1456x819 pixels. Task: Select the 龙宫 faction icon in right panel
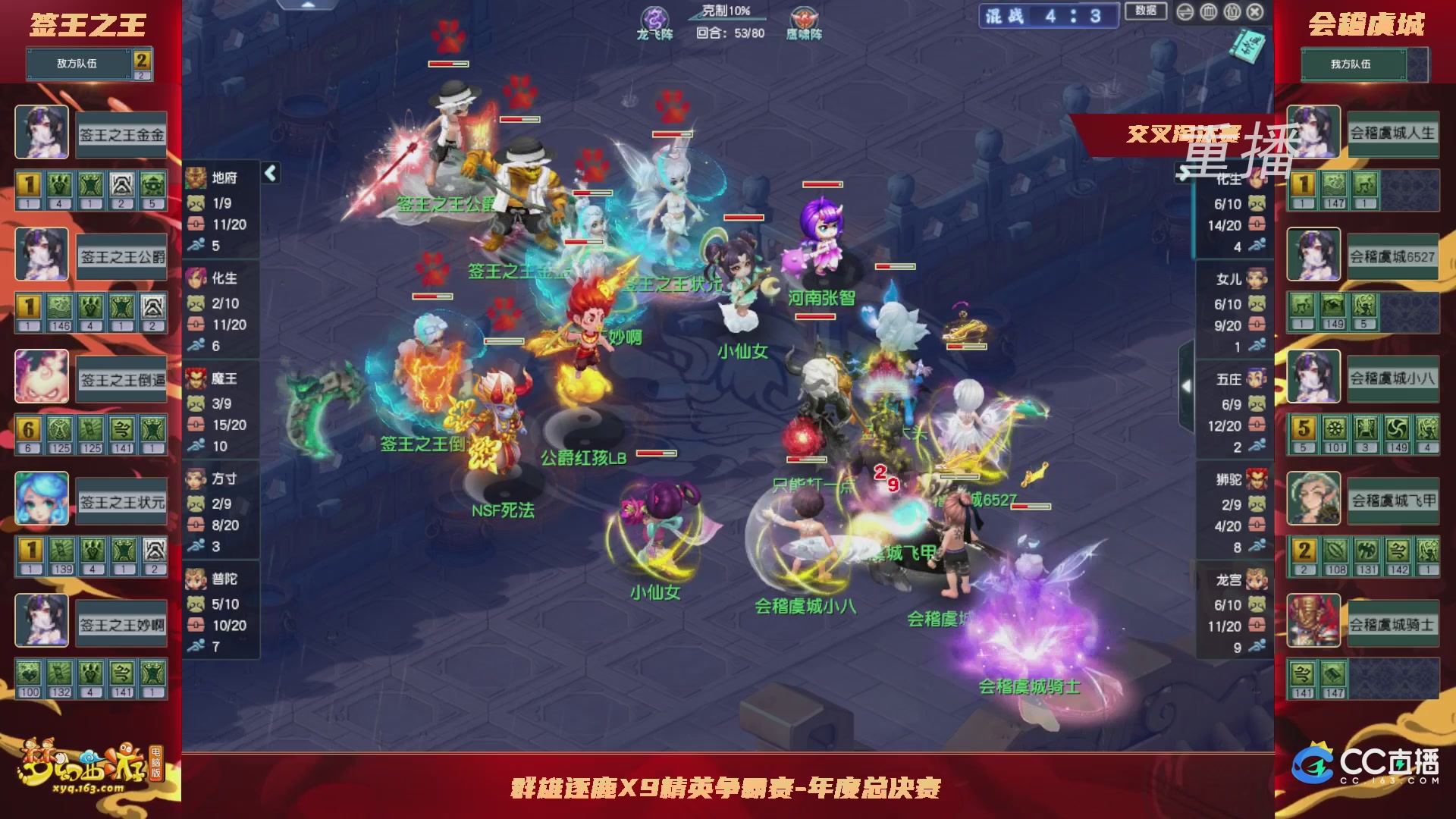(x=1257, y=579)
